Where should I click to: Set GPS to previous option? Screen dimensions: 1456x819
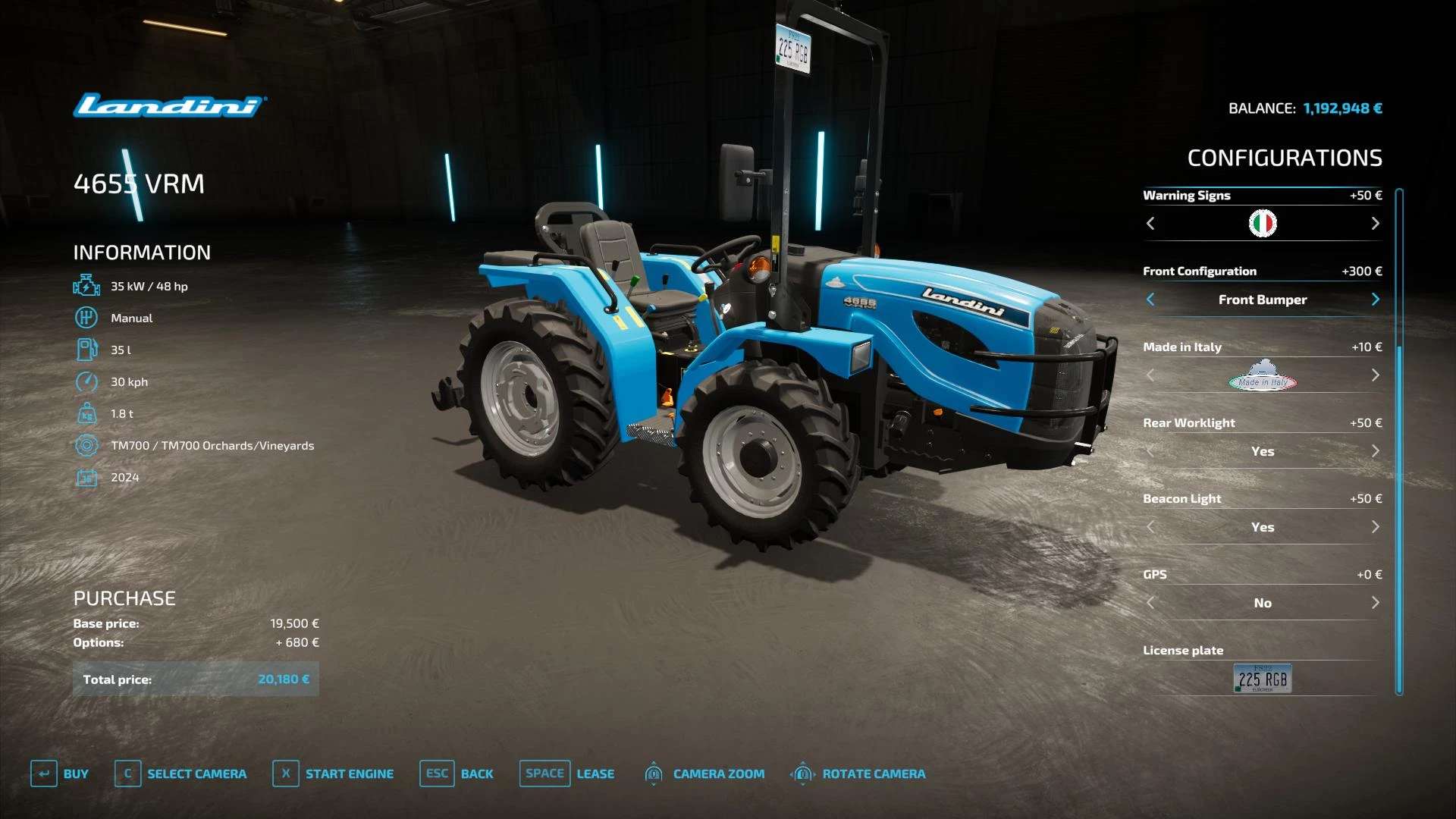tap(1150, 603)
